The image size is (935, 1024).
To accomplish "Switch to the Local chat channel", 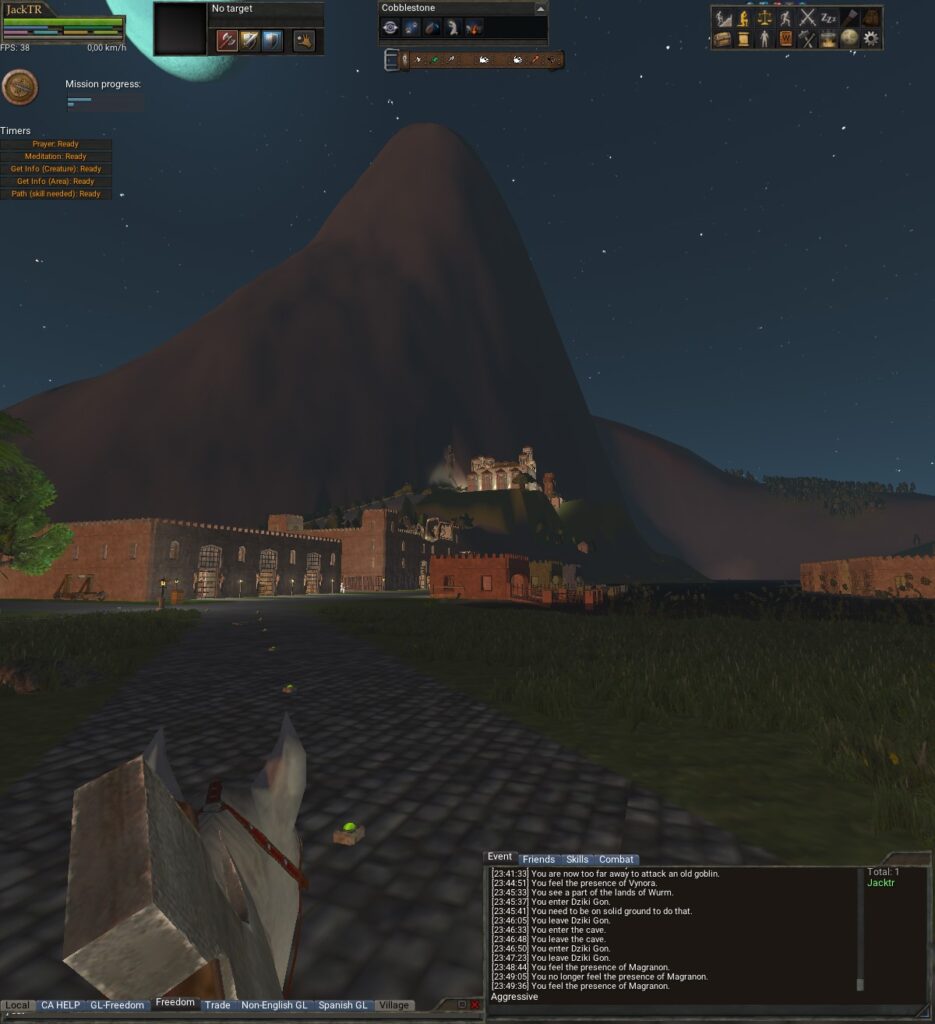I will (18, 1005).
